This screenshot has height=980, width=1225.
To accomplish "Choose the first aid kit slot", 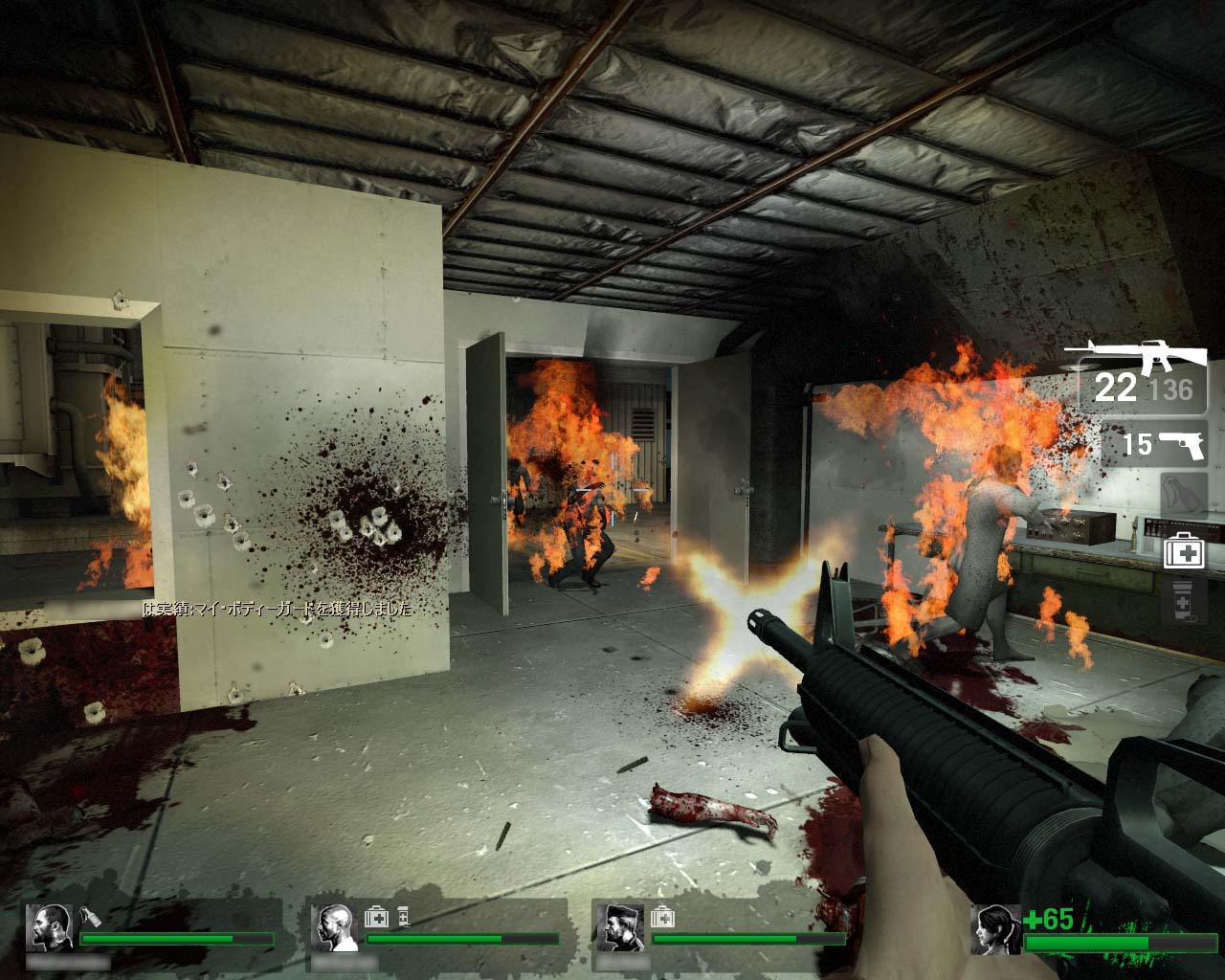I will tap(1183, 550).
